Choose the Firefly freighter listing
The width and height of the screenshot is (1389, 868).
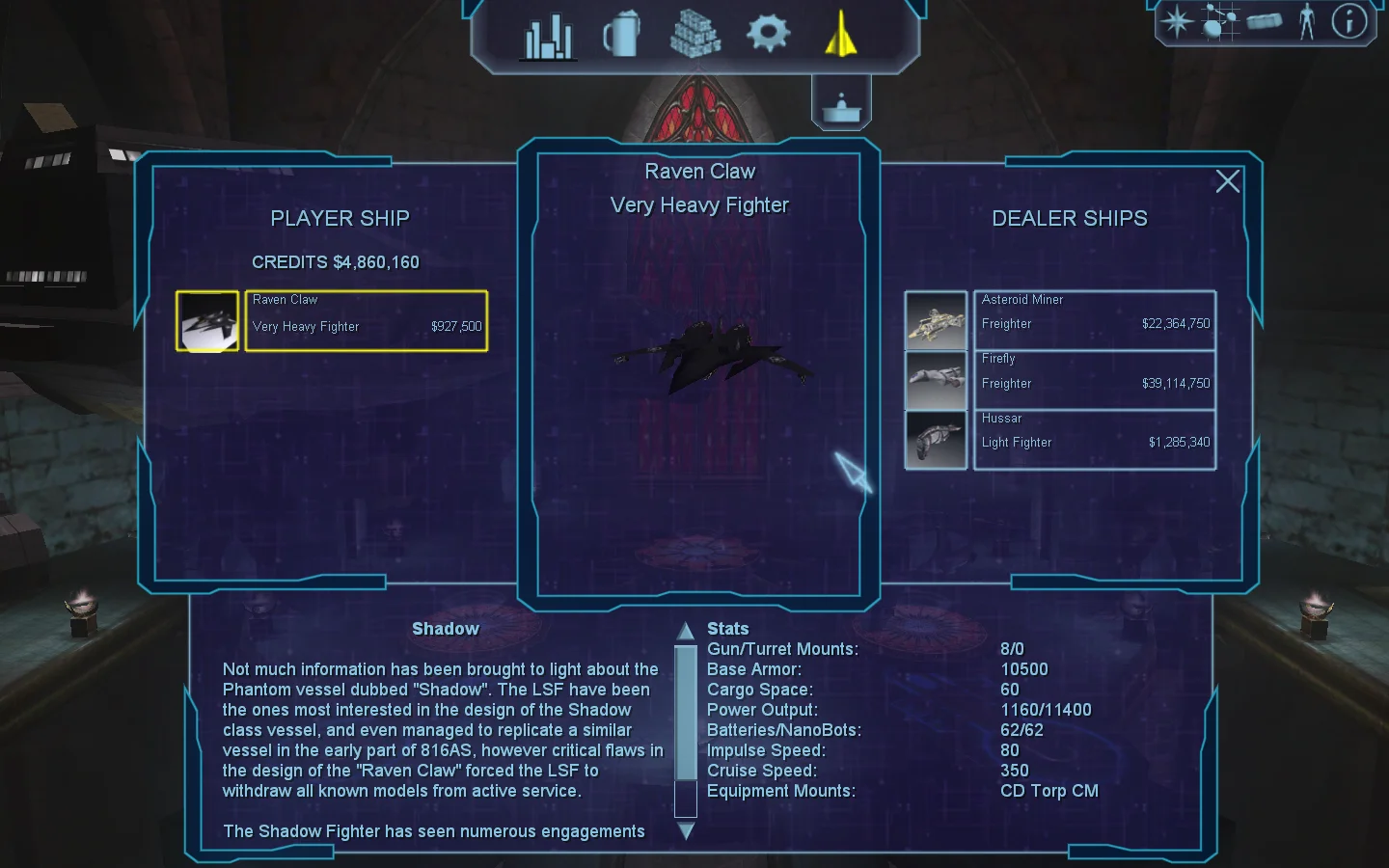(x=1094, y=380)
